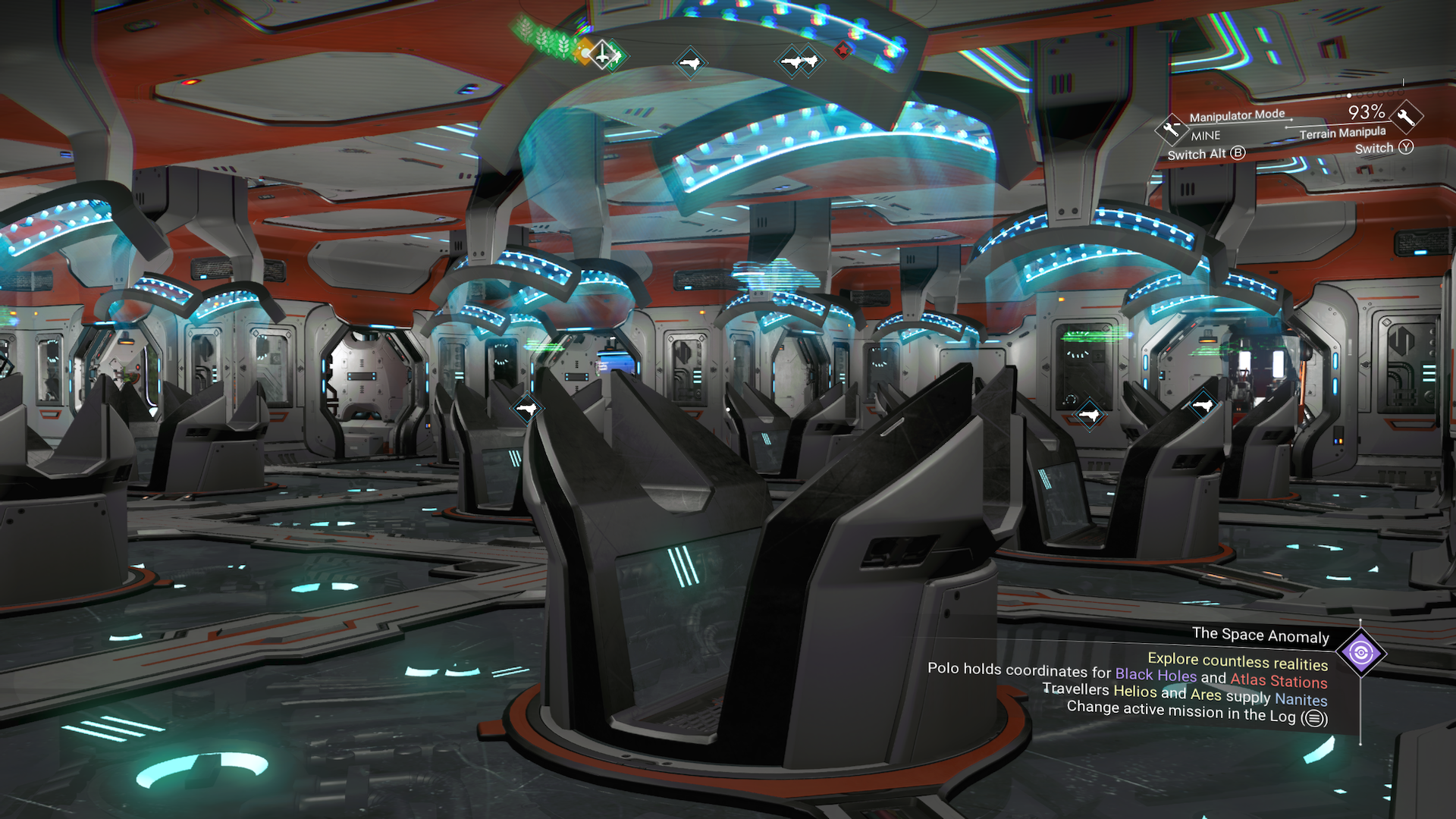Select the white starship marker on compass
Viewport: 1456px width, 819px height.
coord(602,54)
